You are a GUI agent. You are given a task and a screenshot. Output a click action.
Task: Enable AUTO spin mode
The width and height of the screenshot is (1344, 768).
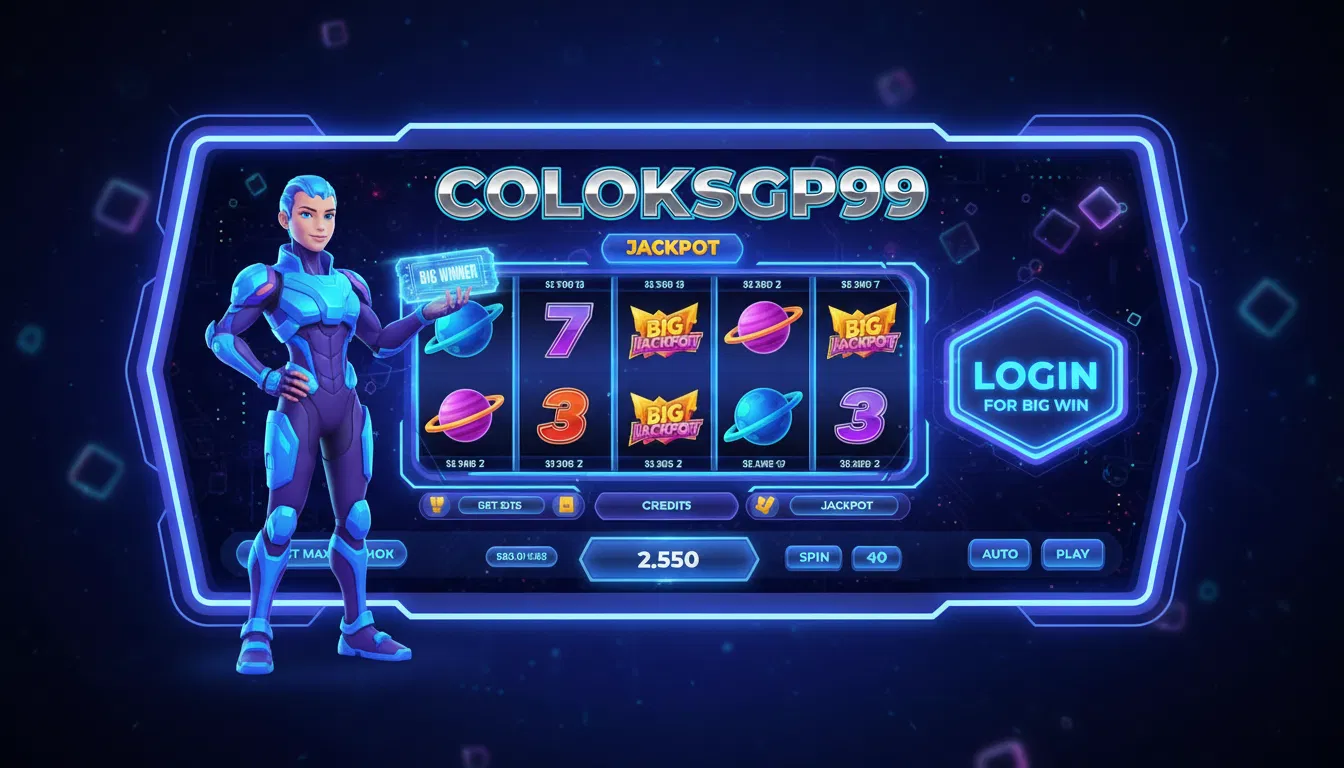coord(999,554)
